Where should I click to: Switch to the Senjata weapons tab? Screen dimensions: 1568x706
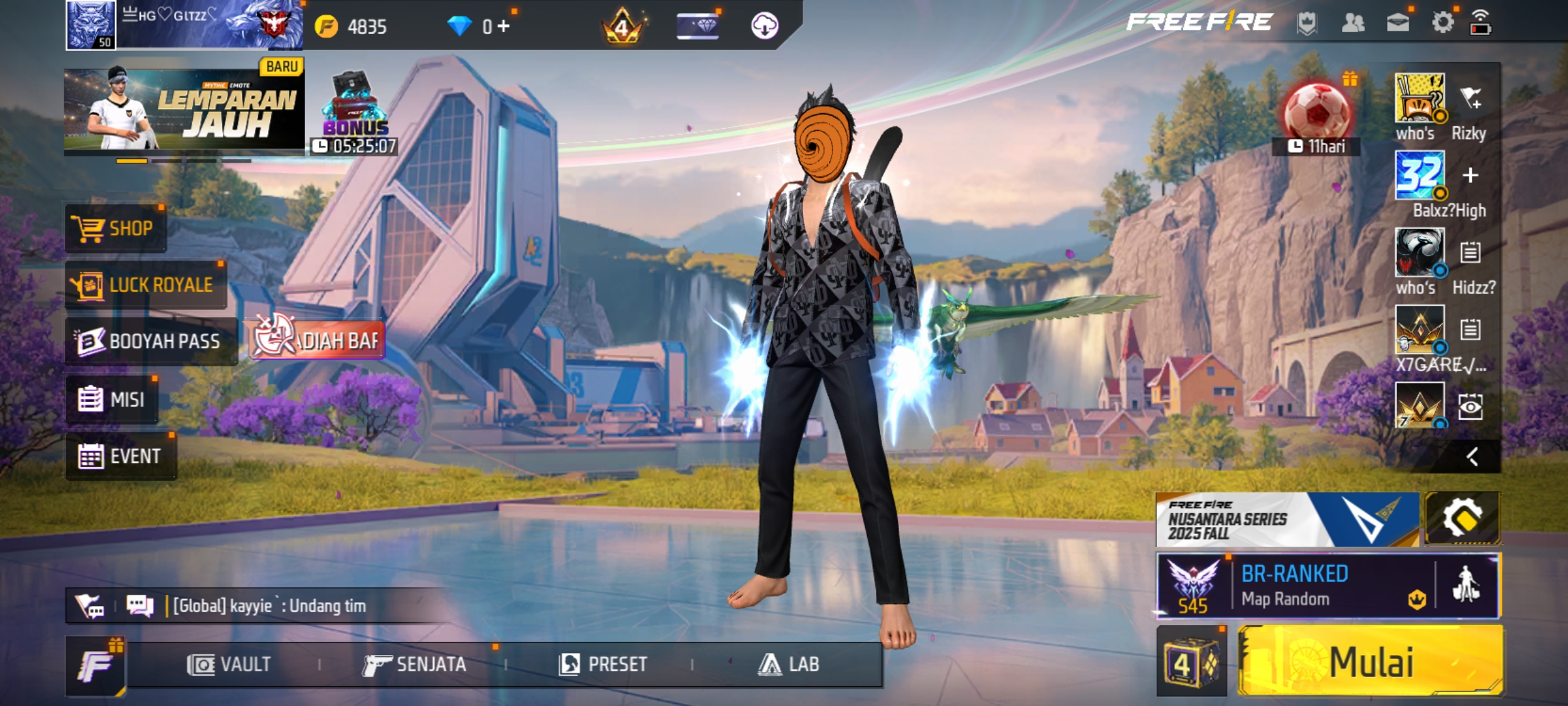pos(415,665)
